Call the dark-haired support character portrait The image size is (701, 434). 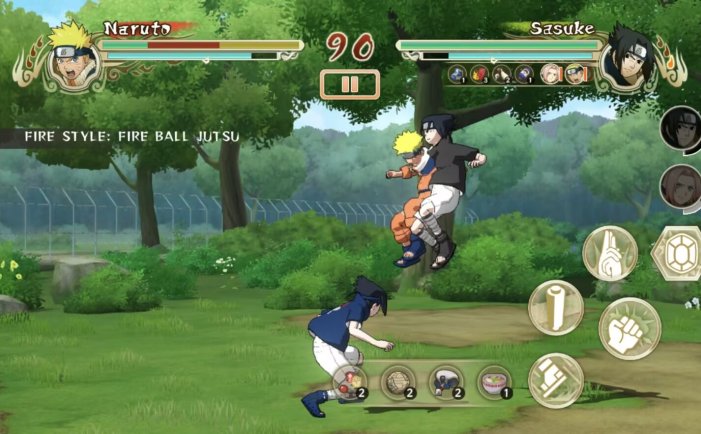[x=681, y=128]
